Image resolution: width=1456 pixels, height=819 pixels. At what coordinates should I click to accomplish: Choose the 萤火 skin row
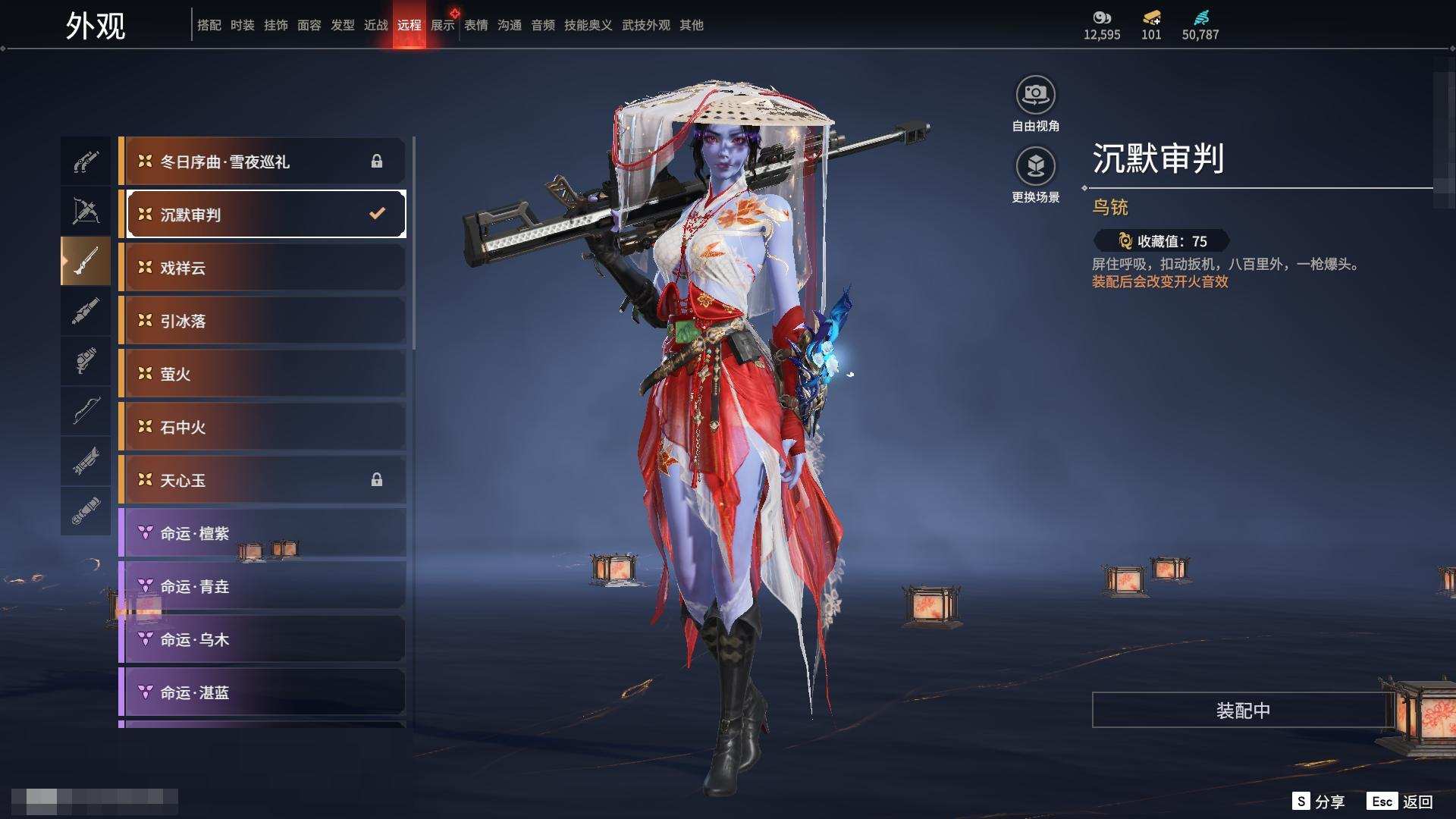262,374
